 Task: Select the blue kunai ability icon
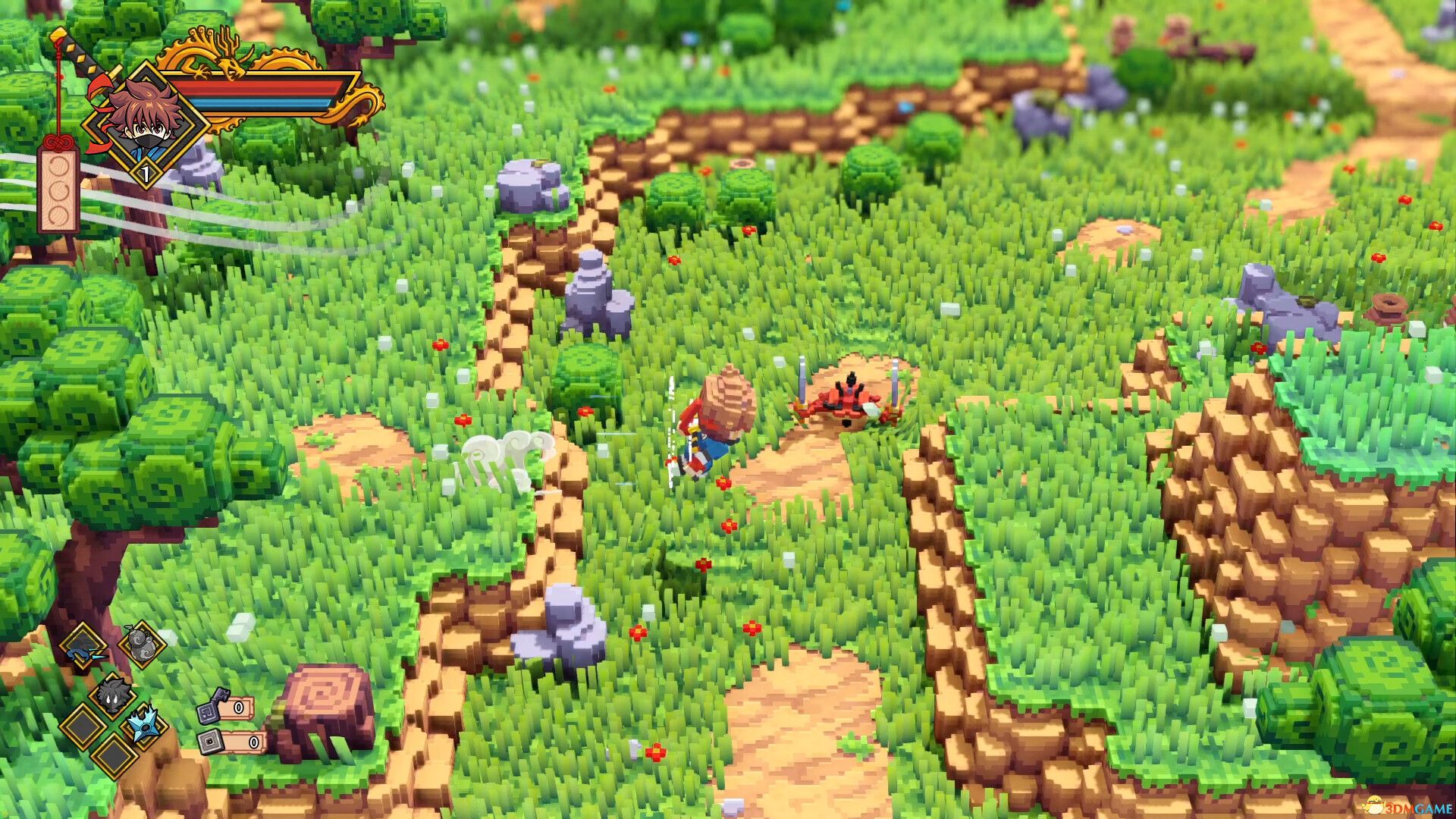(79, 652)
